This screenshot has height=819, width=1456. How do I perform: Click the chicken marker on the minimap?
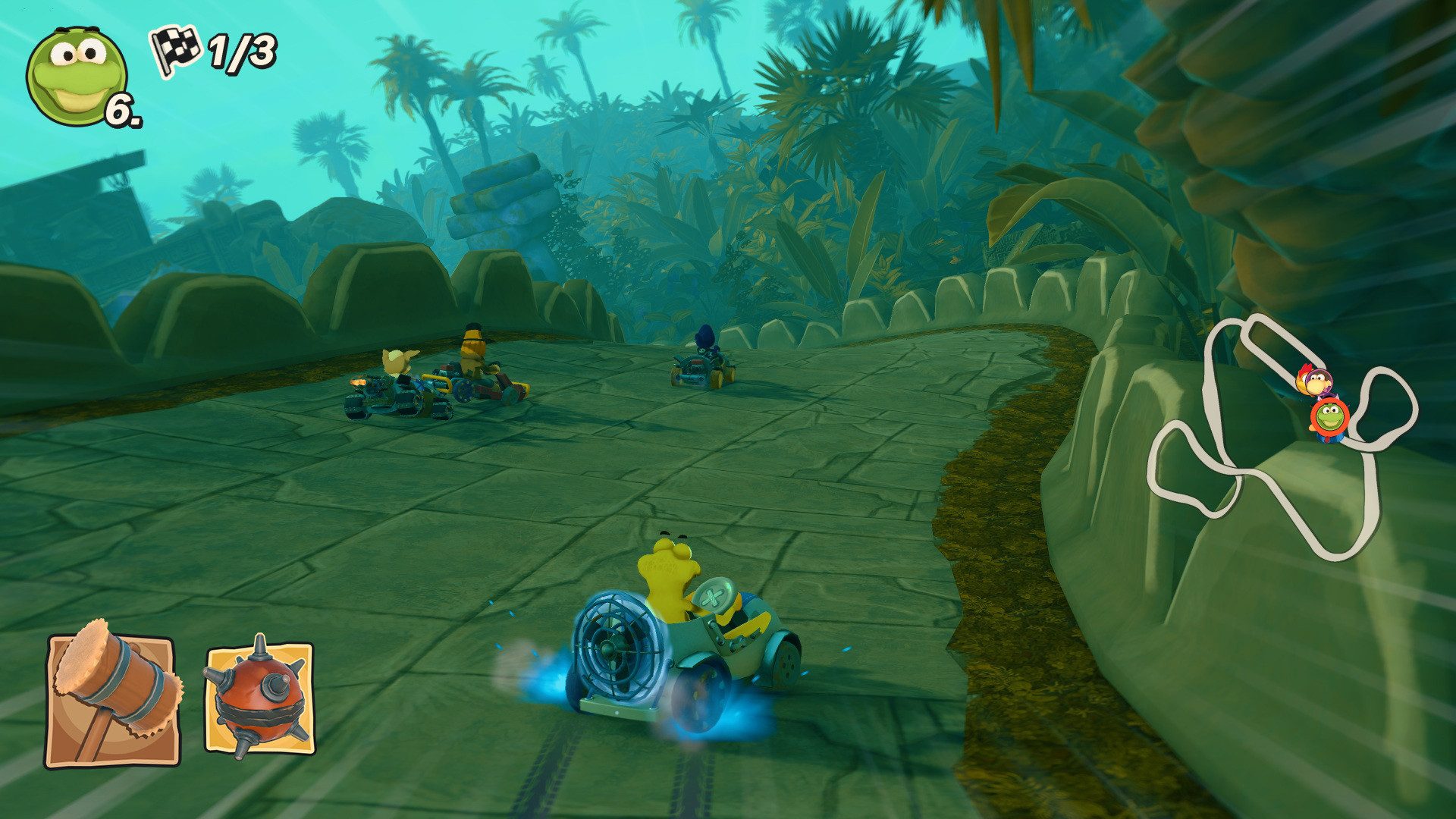1303,380
